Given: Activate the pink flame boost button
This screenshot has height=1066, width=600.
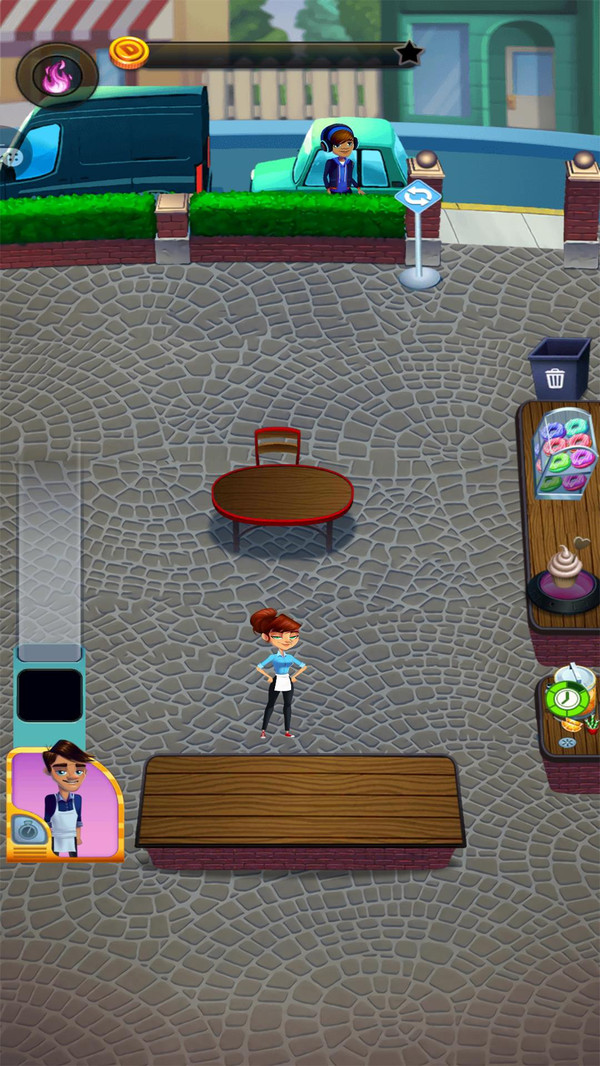Looking at the screenshot, I should 56,76.
